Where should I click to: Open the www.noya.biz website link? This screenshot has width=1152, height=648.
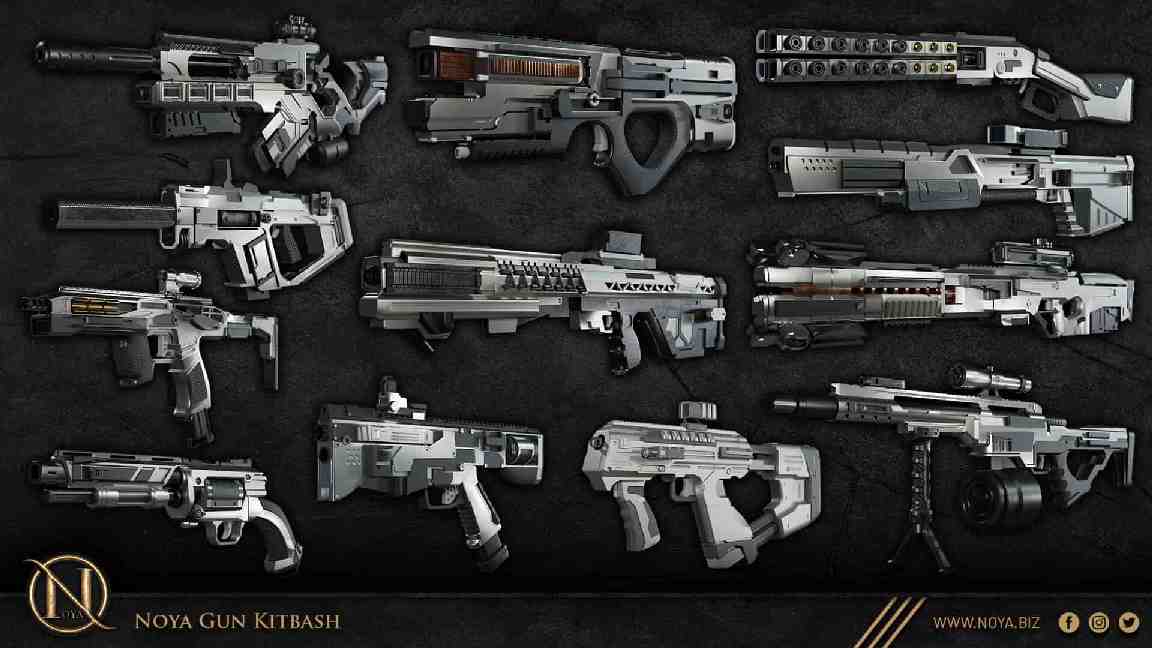pos(986,623)
